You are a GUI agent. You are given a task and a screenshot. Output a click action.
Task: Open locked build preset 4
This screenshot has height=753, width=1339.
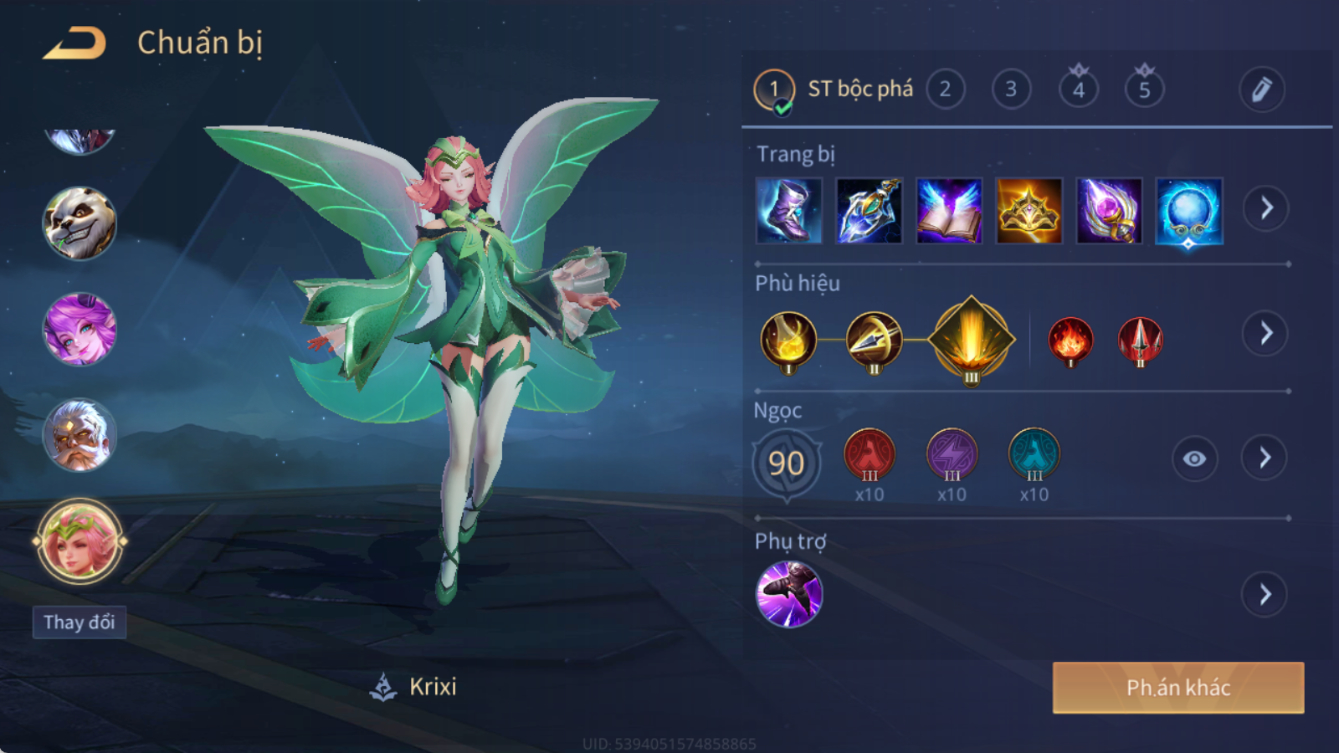click(1078, 90)
